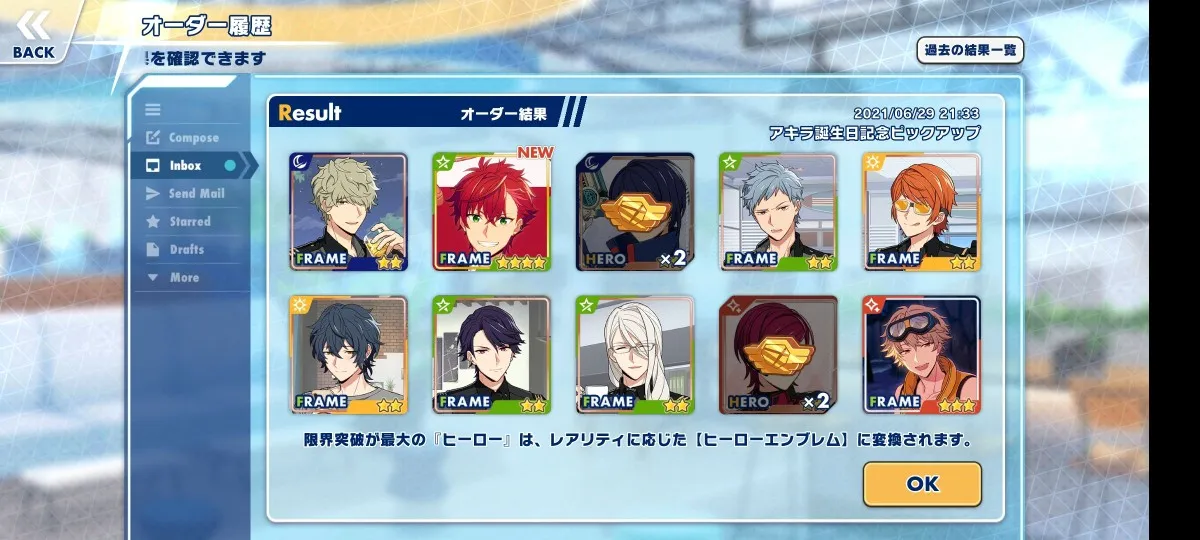1200x540 pixels.
Task: Open the Compose mail entry
Action: (x=193, y=138)
